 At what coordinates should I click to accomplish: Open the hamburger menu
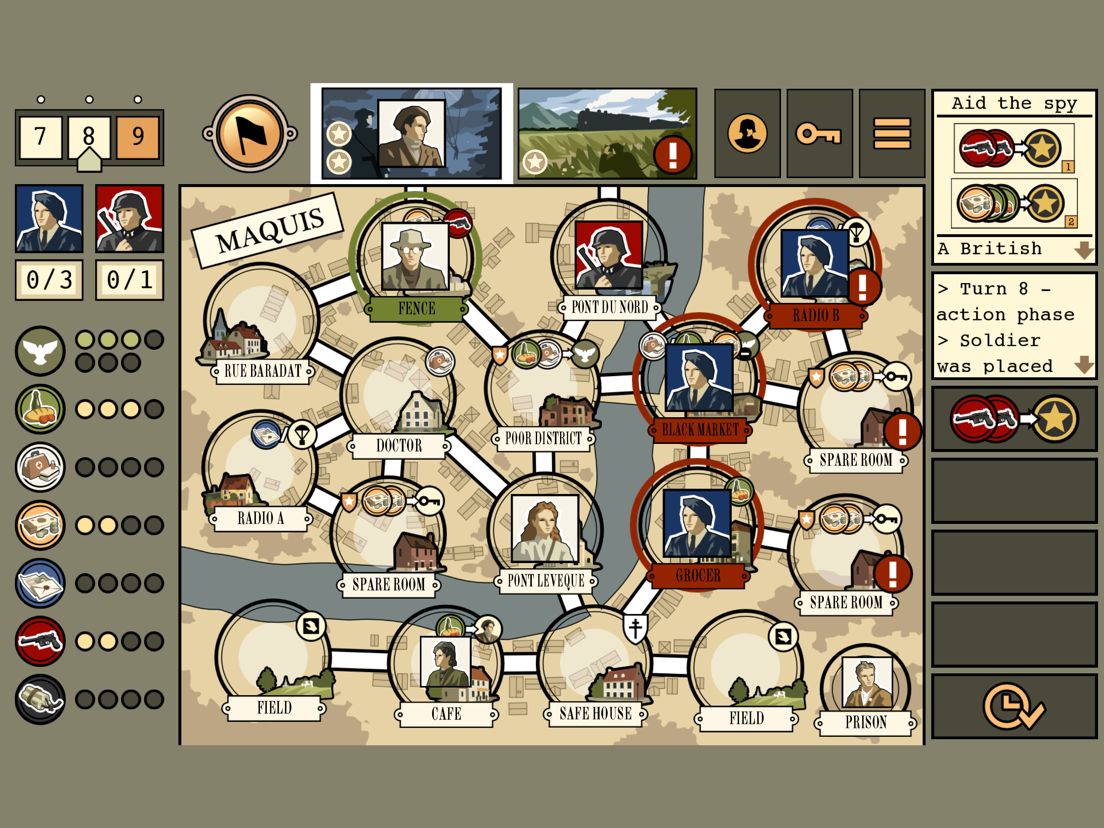[x=892, y=134]
